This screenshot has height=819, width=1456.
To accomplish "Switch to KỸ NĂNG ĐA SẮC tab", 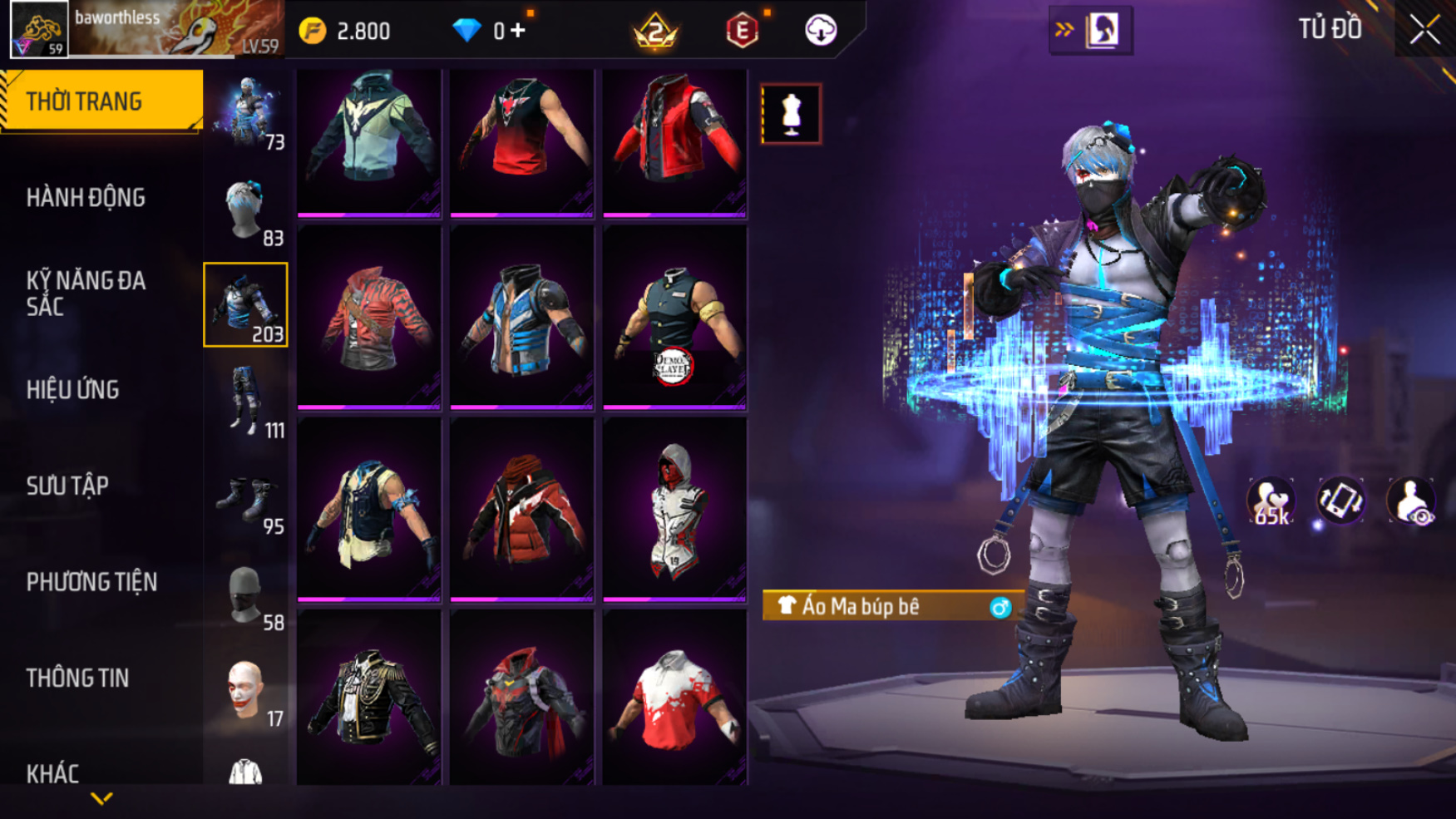I will [x=86, y=294].
